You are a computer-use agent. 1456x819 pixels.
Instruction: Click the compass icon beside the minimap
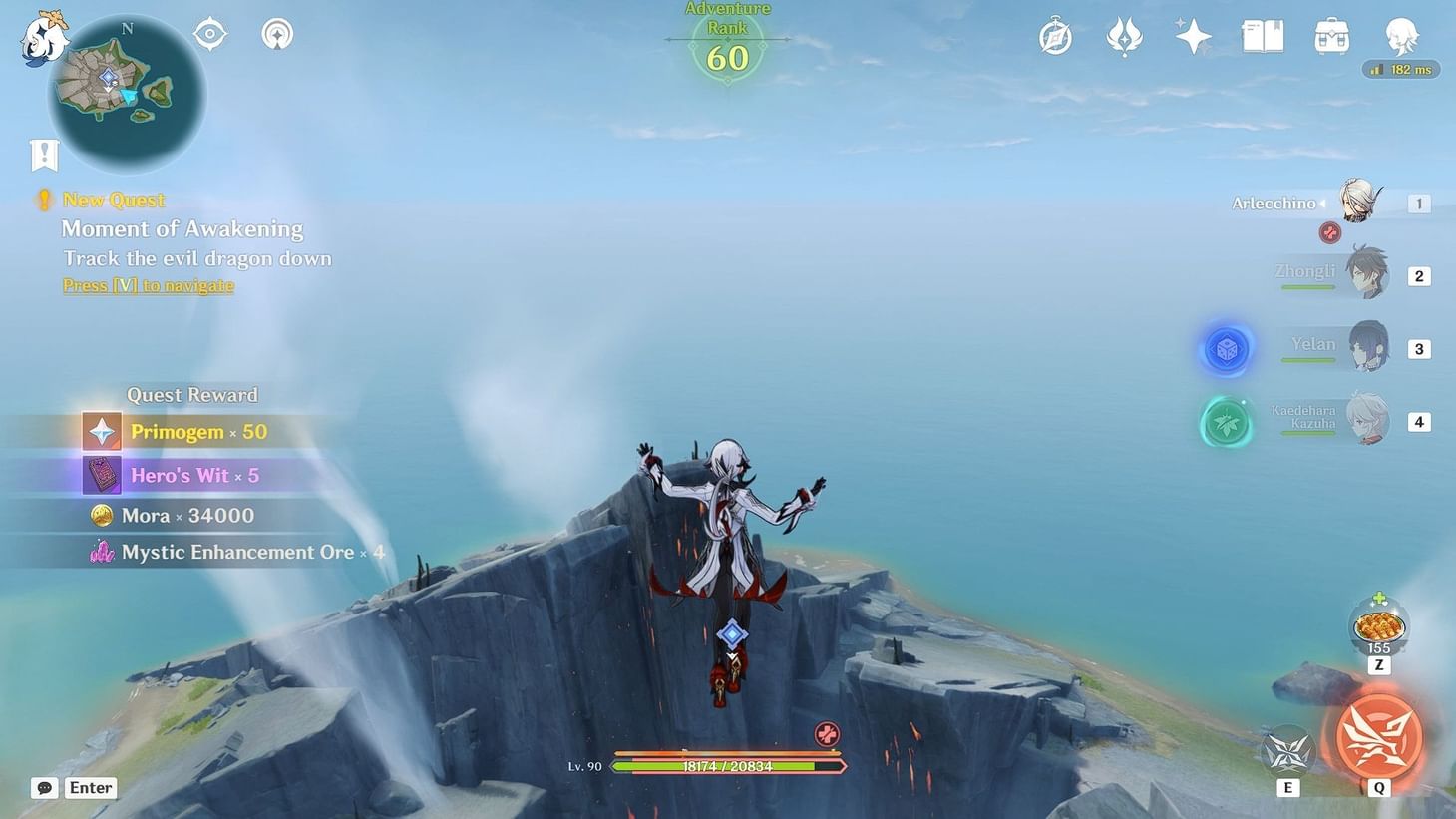(x=208, y=33)
